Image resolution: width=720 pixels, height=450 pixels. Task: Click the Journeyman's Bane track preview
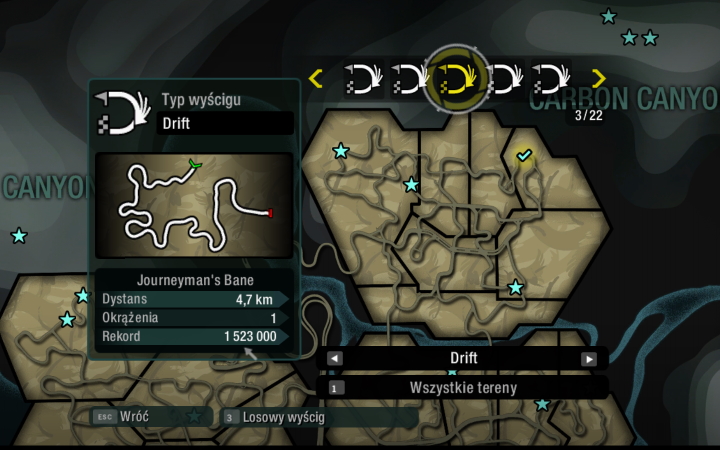click(194, 205)
